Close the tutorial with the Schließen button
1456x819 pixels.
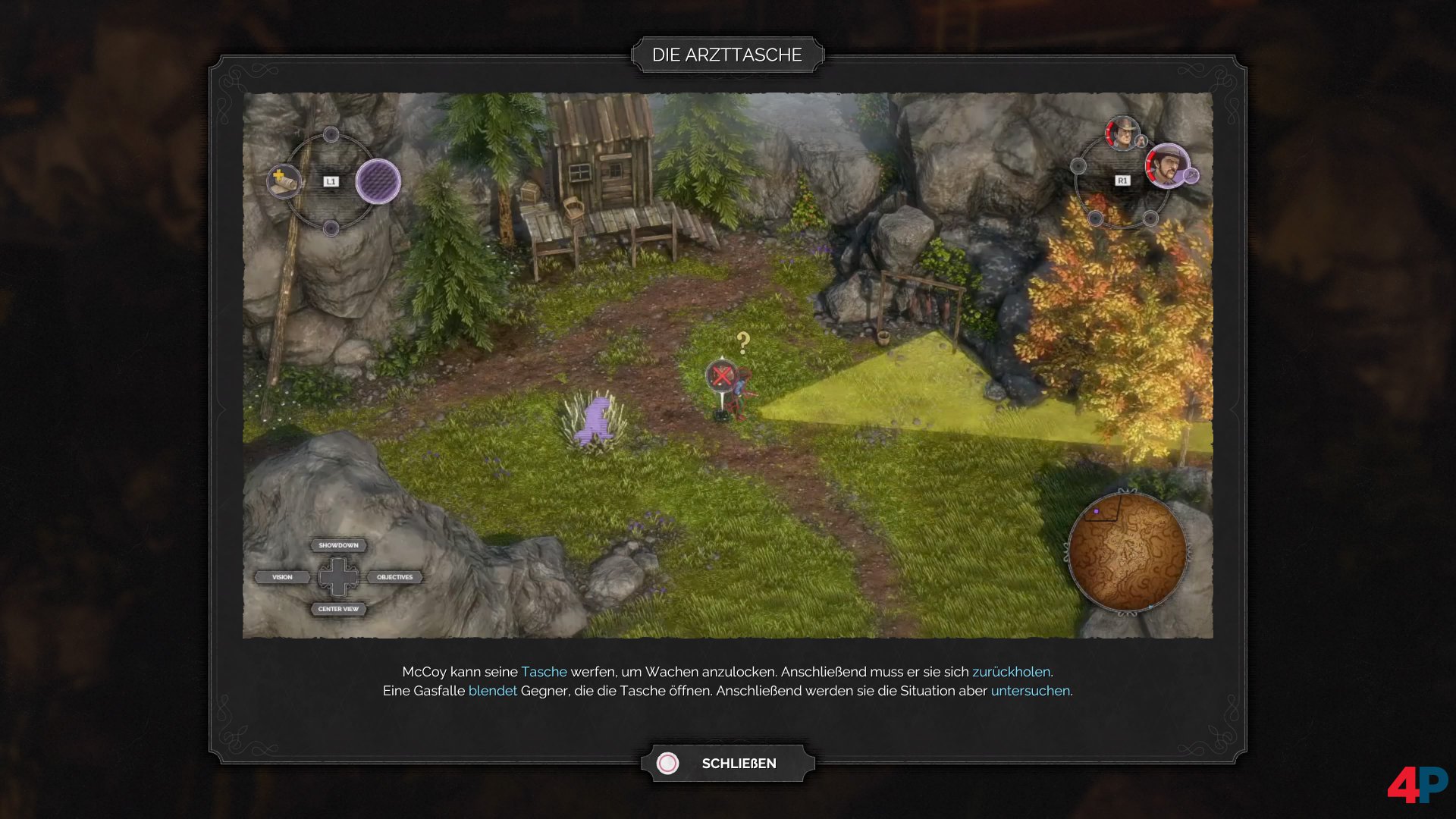[x=727, y=763]
